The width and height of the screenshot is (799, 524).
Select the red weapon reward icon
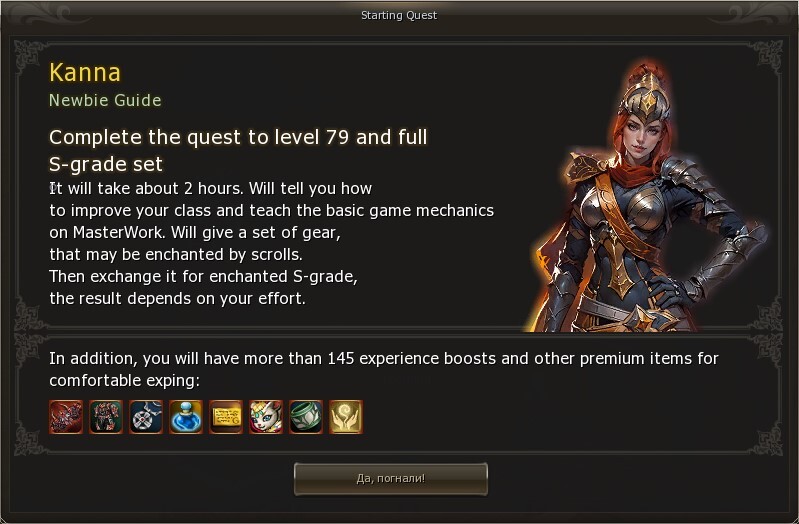[66, 417]
